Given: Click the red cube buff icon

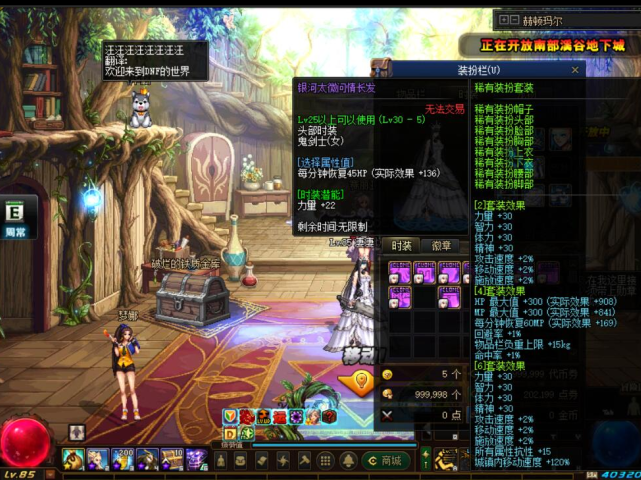Looking at the screenshot, I should click(x=328, y=417).
